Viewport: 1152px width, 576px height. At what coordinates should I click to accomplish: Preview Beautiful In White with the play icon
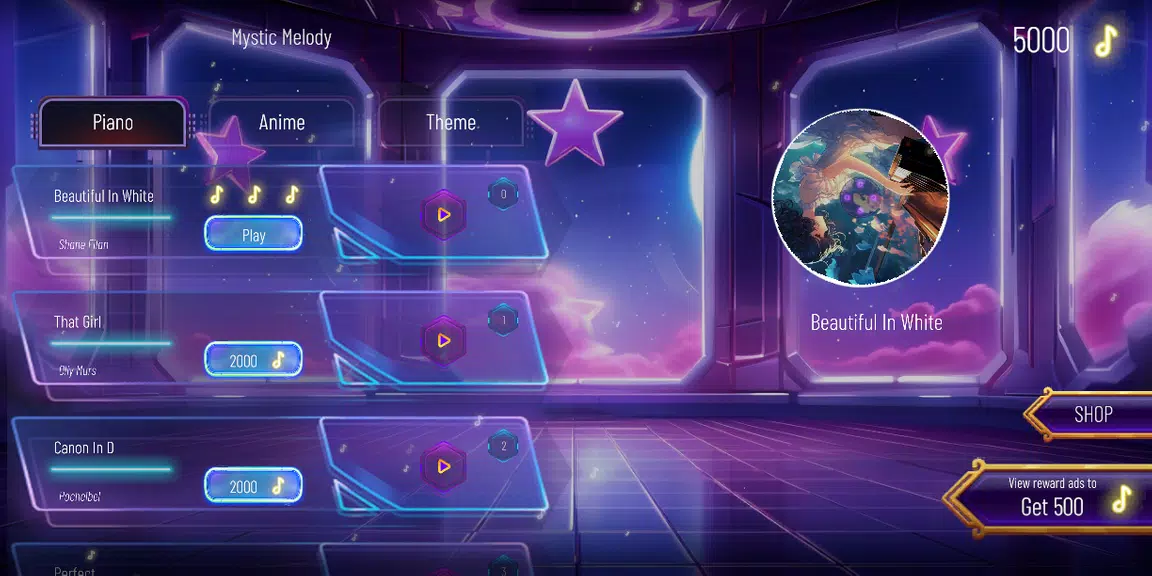(x=443, y=214)
